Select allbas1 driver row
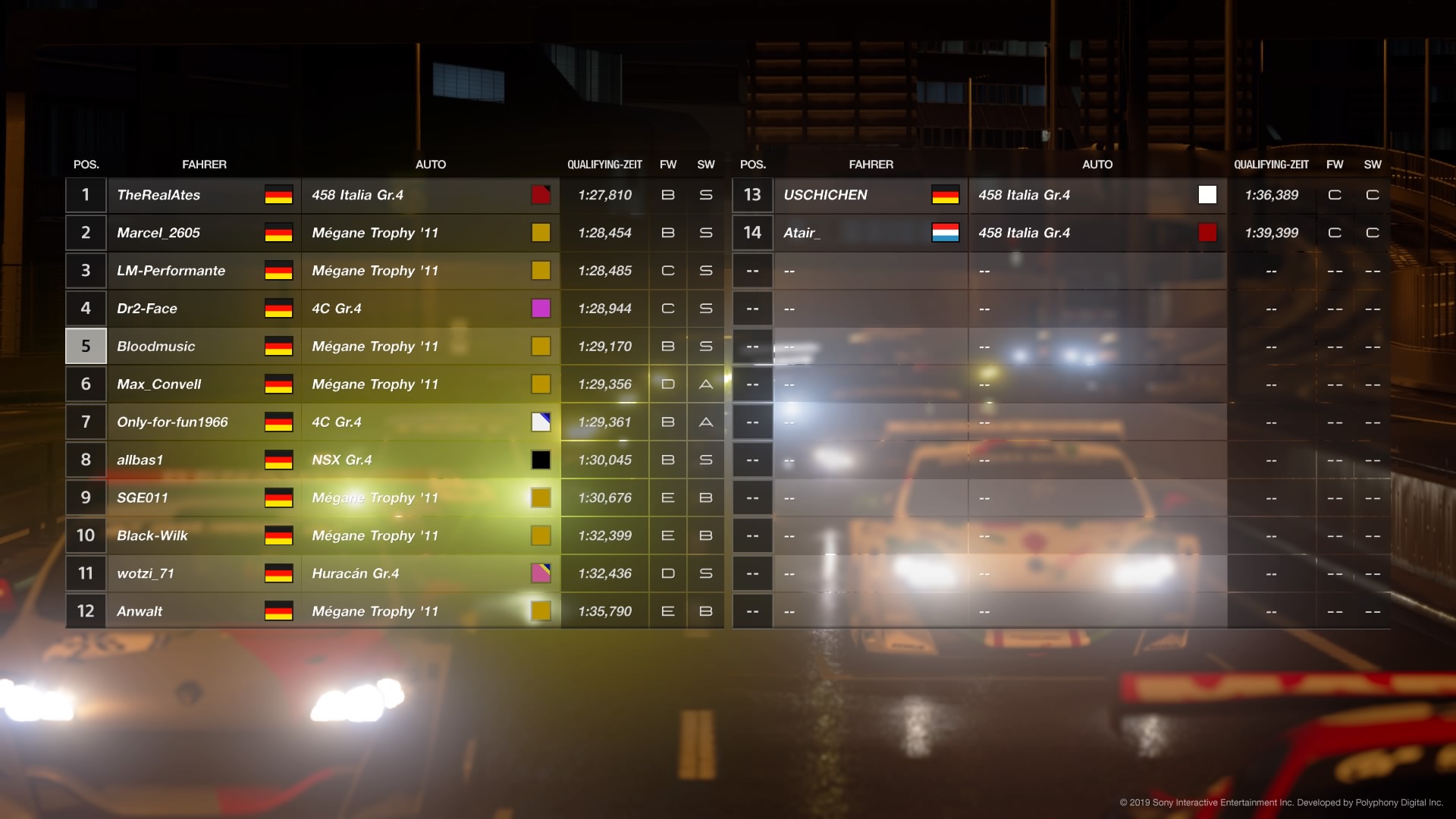This screenshot has width=1456, height=819. [x=140, y=460]
